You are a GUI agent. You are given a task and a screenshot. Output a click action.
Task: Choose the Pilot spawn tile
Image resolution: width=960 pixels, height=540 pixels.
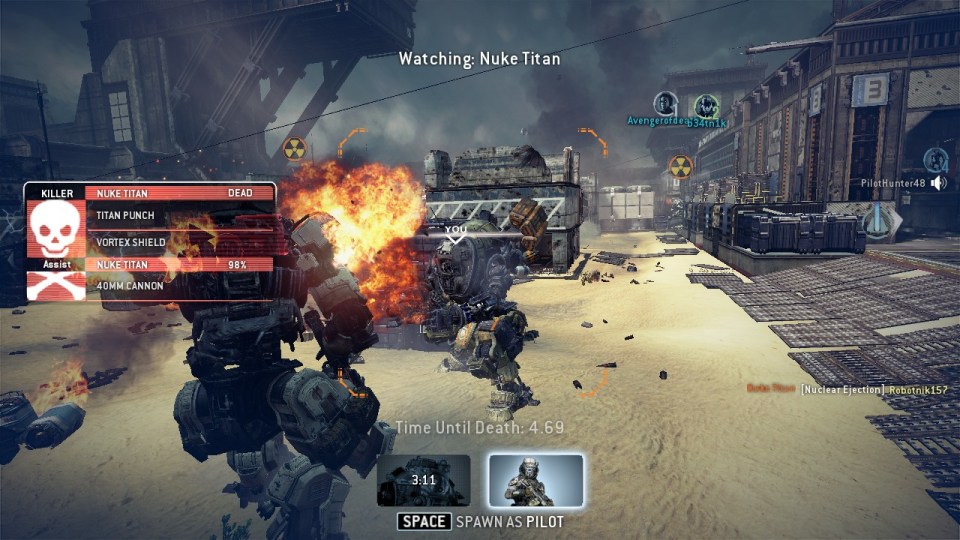pyautogui.click(x=536, y=480)
